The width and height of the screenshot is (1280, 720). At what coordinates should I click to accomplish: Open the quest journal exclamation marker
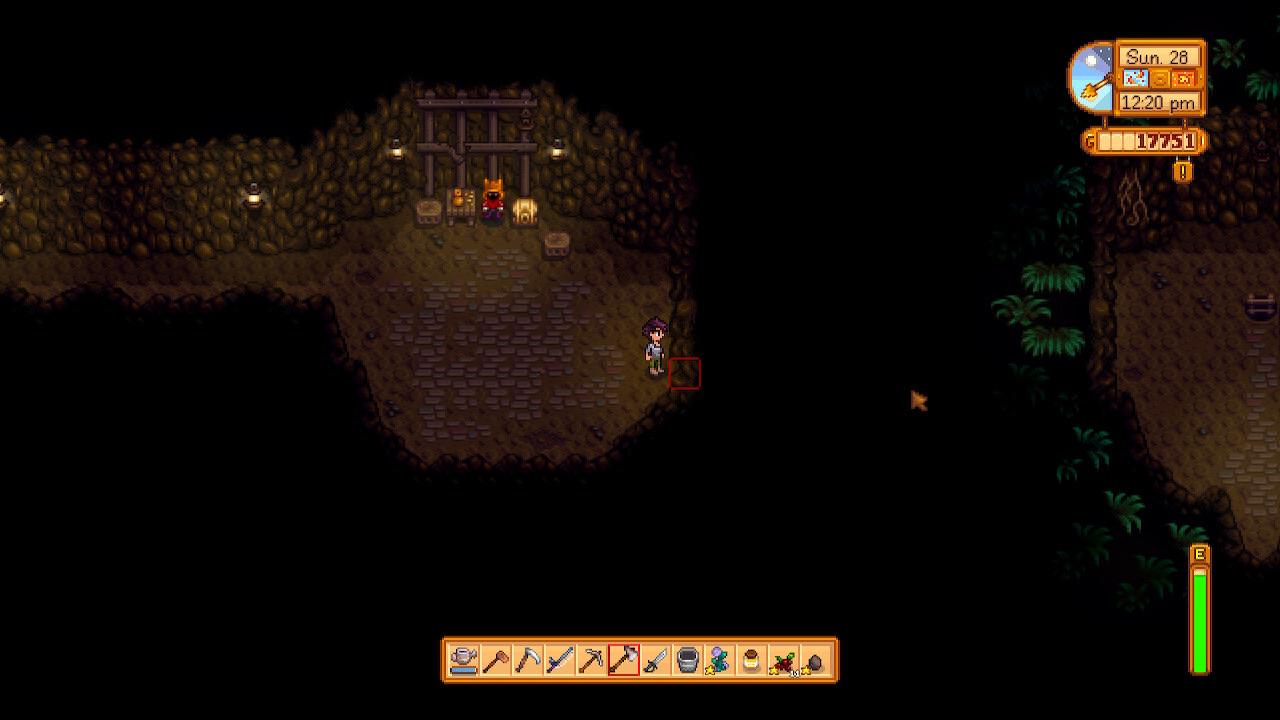pos(1183,170)
